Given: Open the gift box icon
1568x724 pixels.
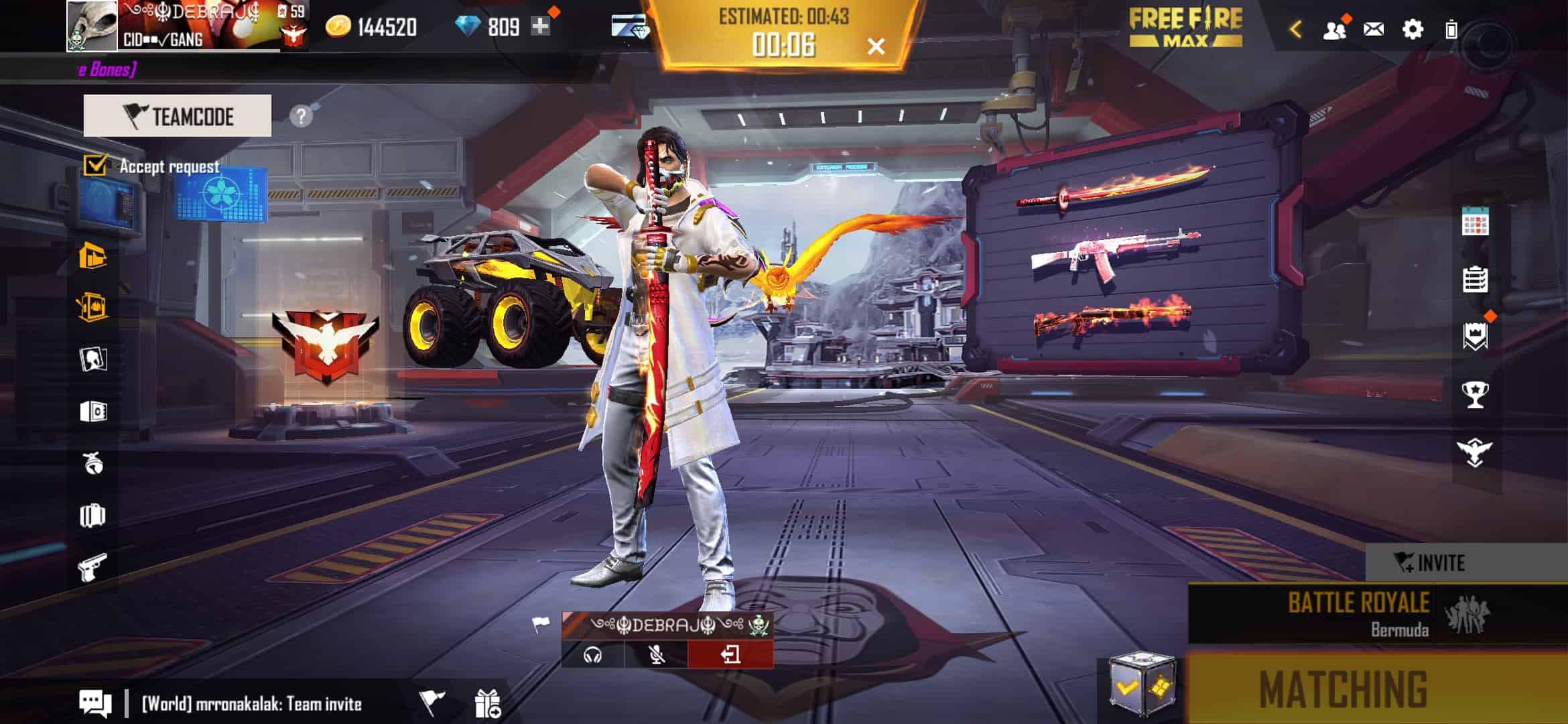Looking at the screenshot, I should [x=487, y=704].
